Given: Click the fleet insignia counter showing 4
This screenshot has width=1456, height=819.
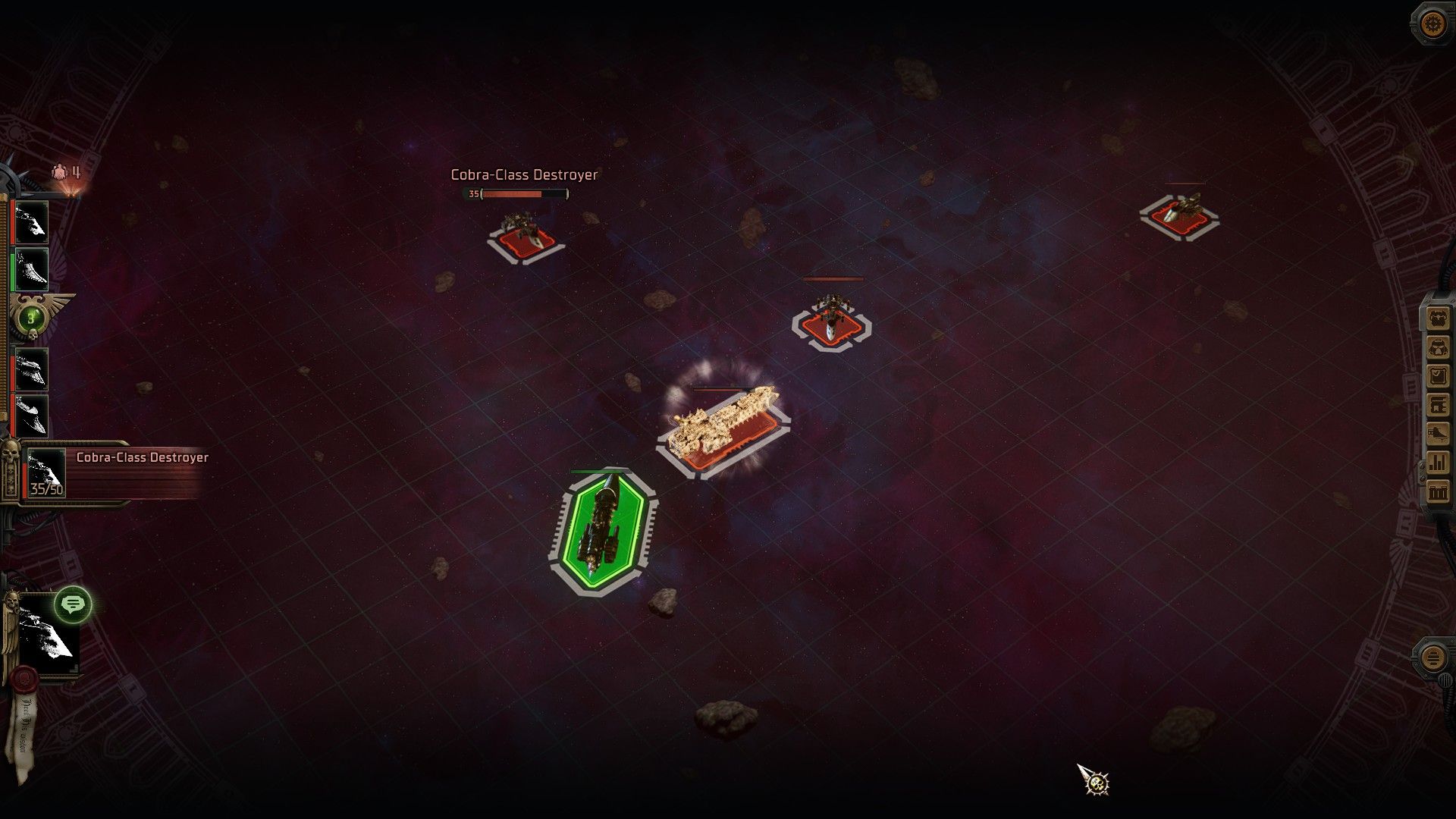Looking at the screenshot, I should point(64,171).
